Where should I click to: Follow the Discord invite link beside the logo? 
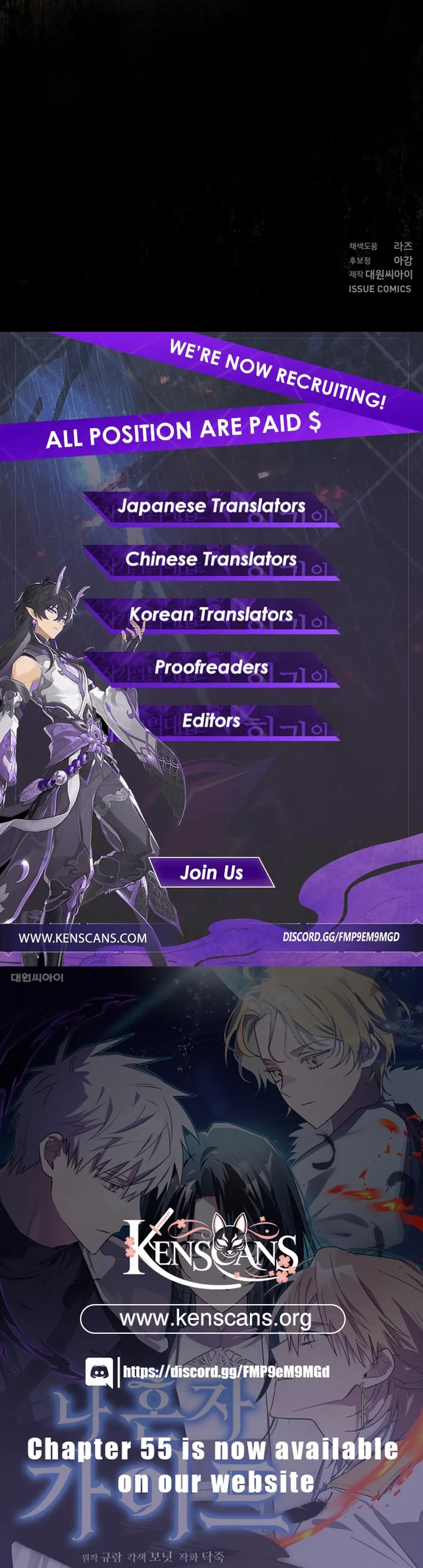[x=227, y=1372]
